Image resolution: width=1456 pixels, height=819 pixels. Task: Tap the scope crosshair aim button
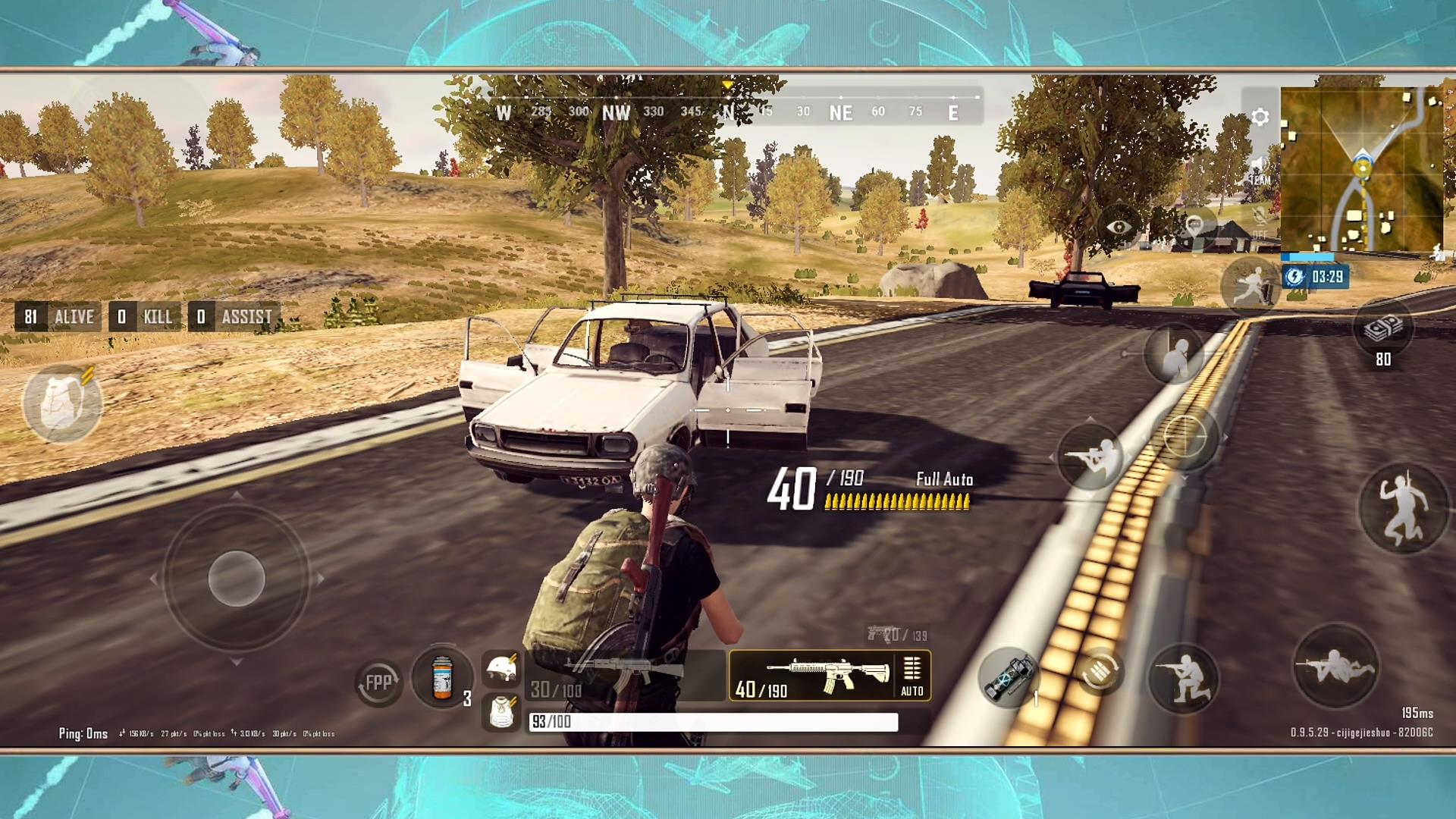coord(1185,436)
